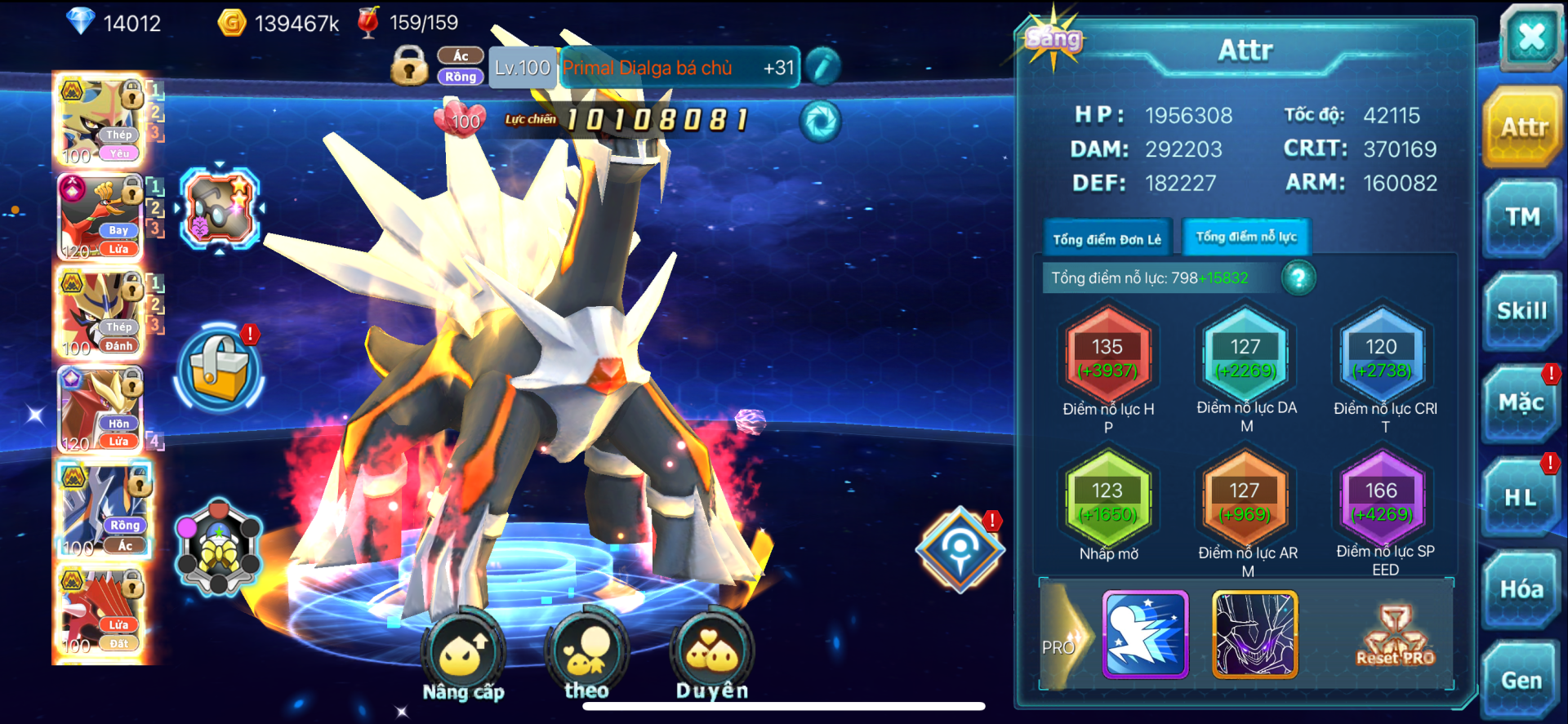The image size is (1568, 724).
Task: Select the red HP effort hexagon
Action: click(1107, 358)
